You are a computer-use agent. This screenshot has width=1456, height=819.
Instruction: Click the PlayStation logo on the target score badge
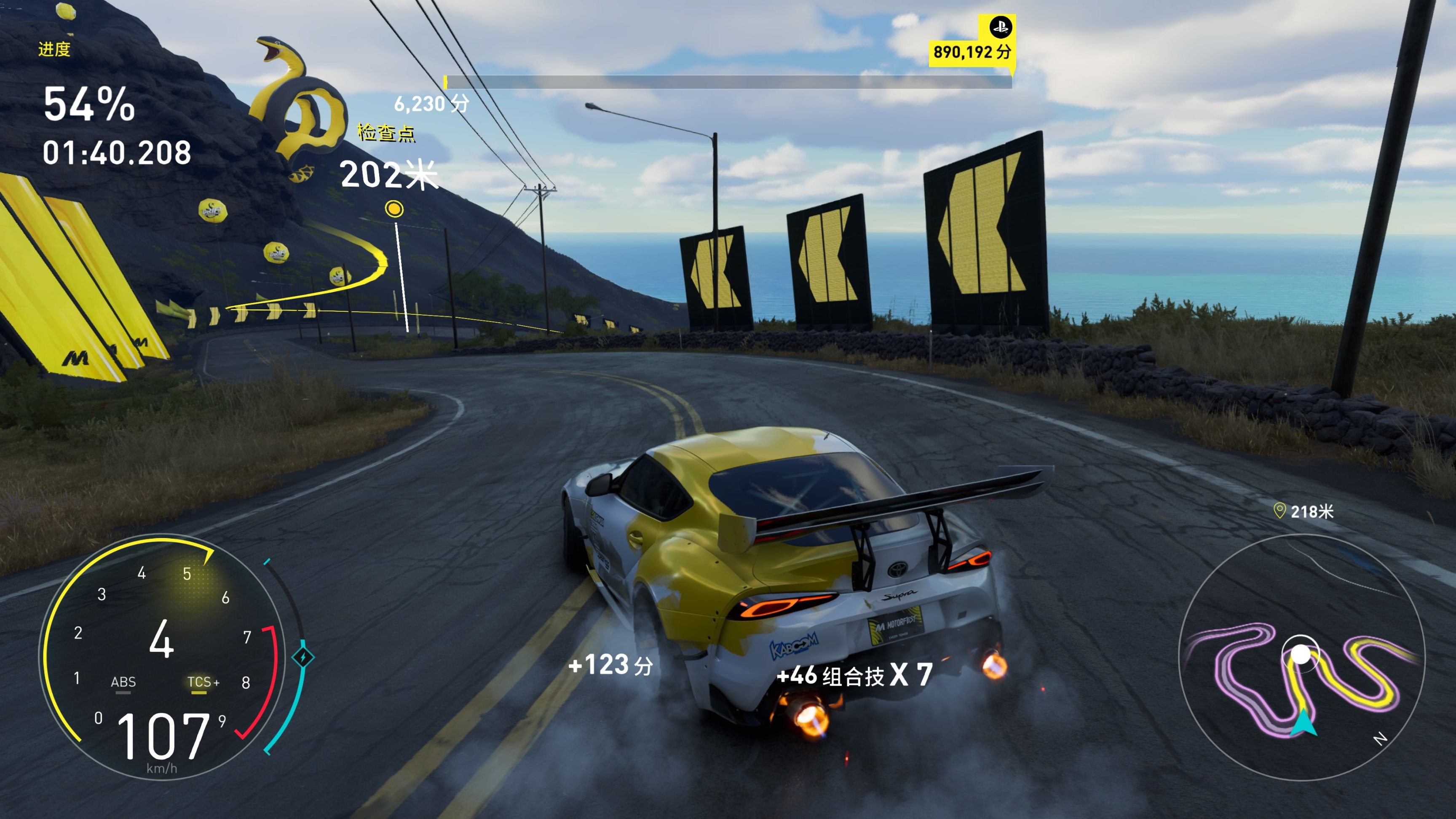1001,27
